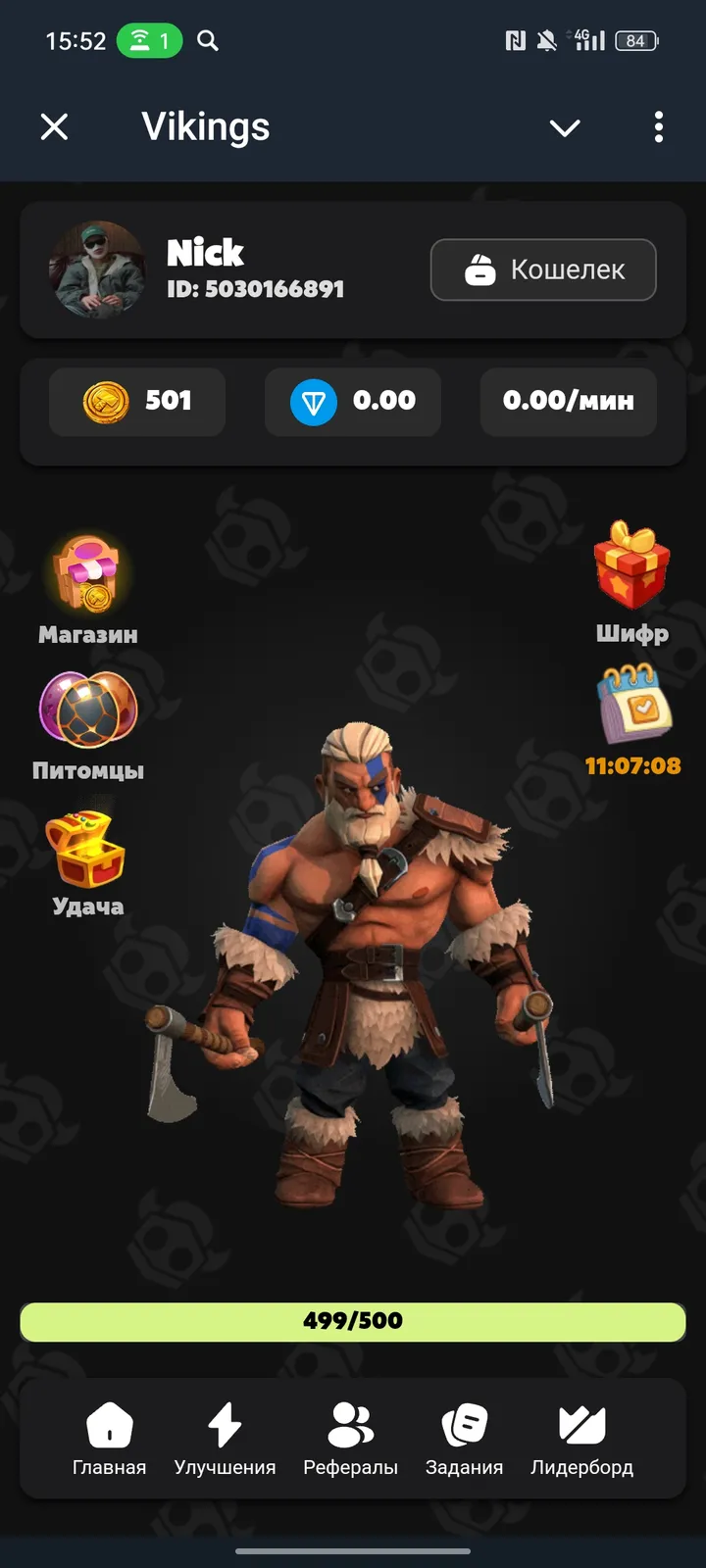Switch to the Главная home tab

click(109, 1438)
